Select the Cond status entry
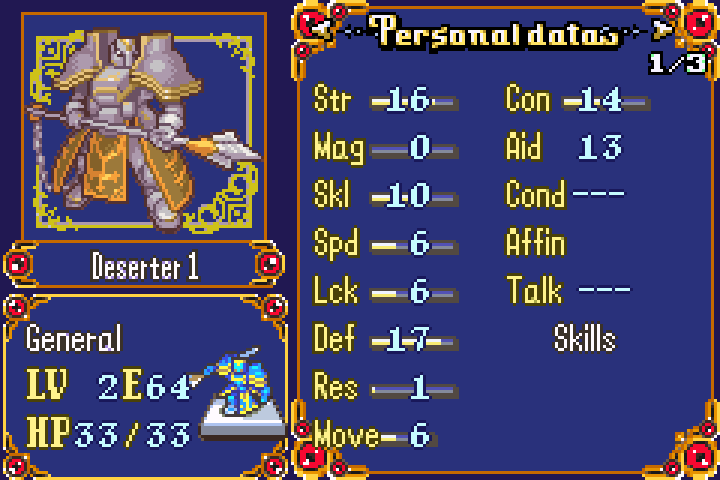 566,196
